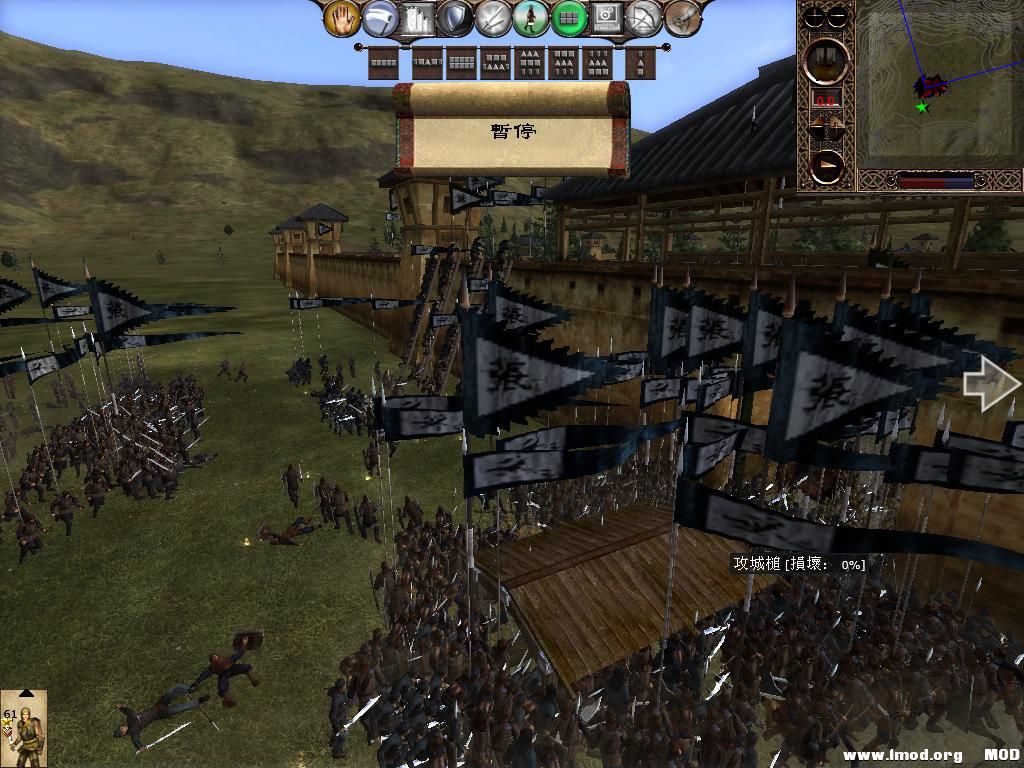Zoom out the minimap with minus button
The image size is (1024, 768).
click(839, 16)
